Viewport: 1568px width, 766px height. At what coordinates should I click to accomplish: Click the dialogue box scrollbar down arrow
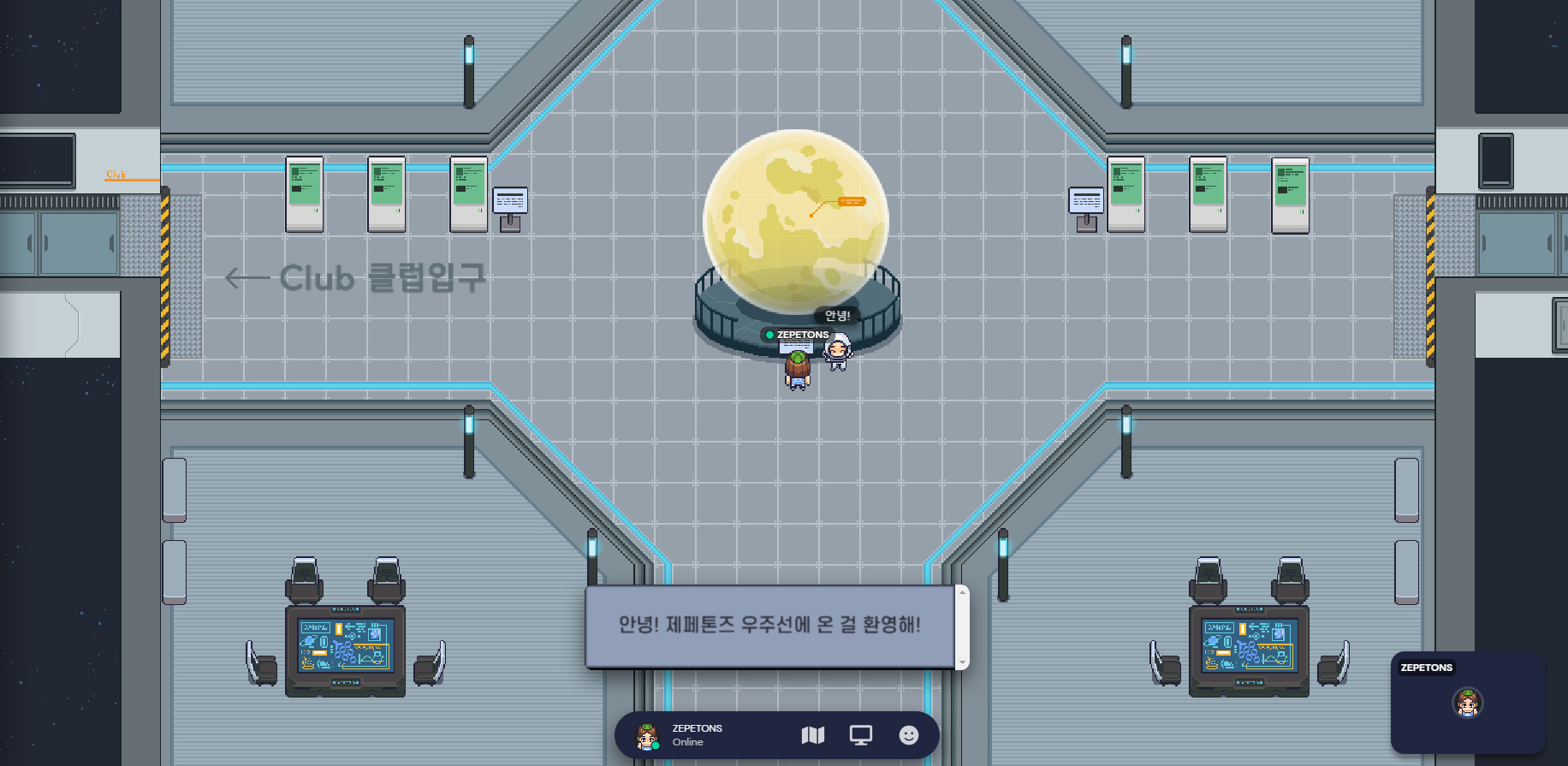coord(963,662)
